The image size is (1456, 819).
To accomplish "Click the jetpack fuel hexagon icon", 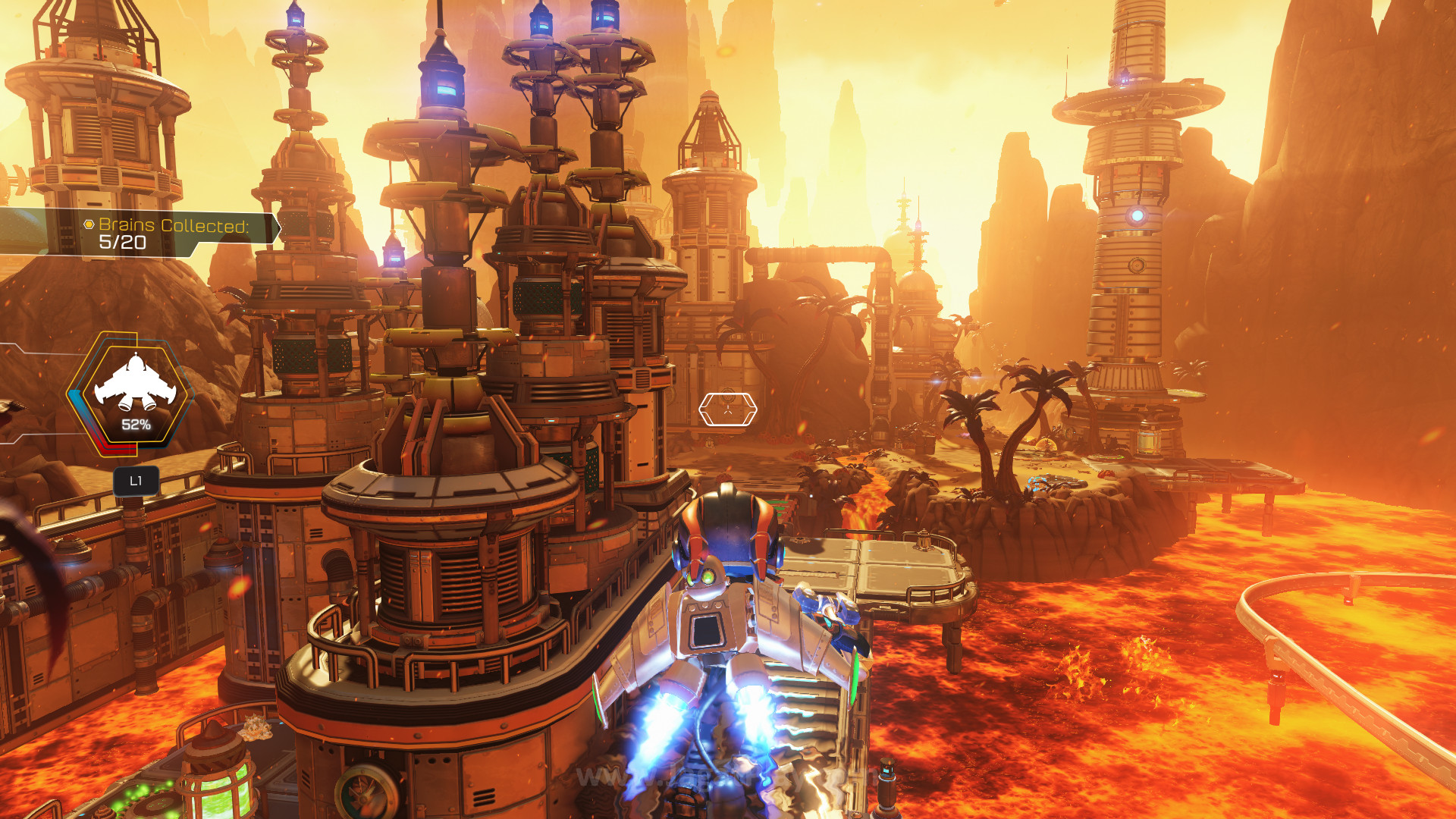I will pos(134,392).
